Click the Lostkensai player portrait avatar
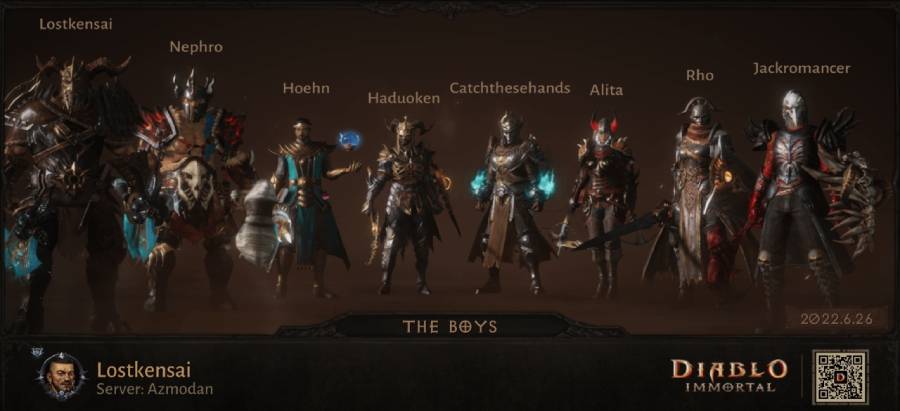This screenshot has height=411, width=900. (x=62, y=376)
